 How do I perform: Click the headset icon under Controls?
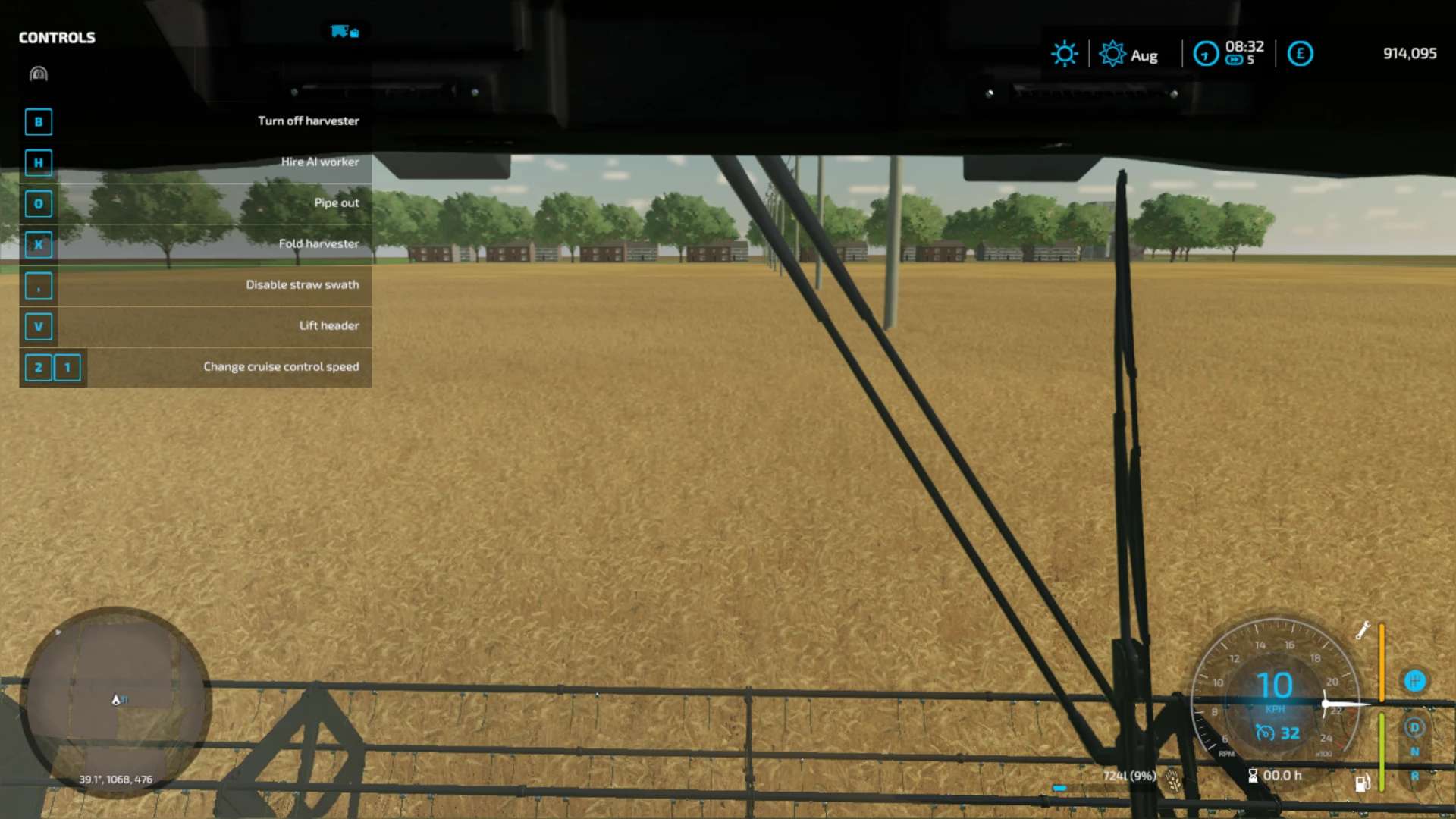coord(39,74)
